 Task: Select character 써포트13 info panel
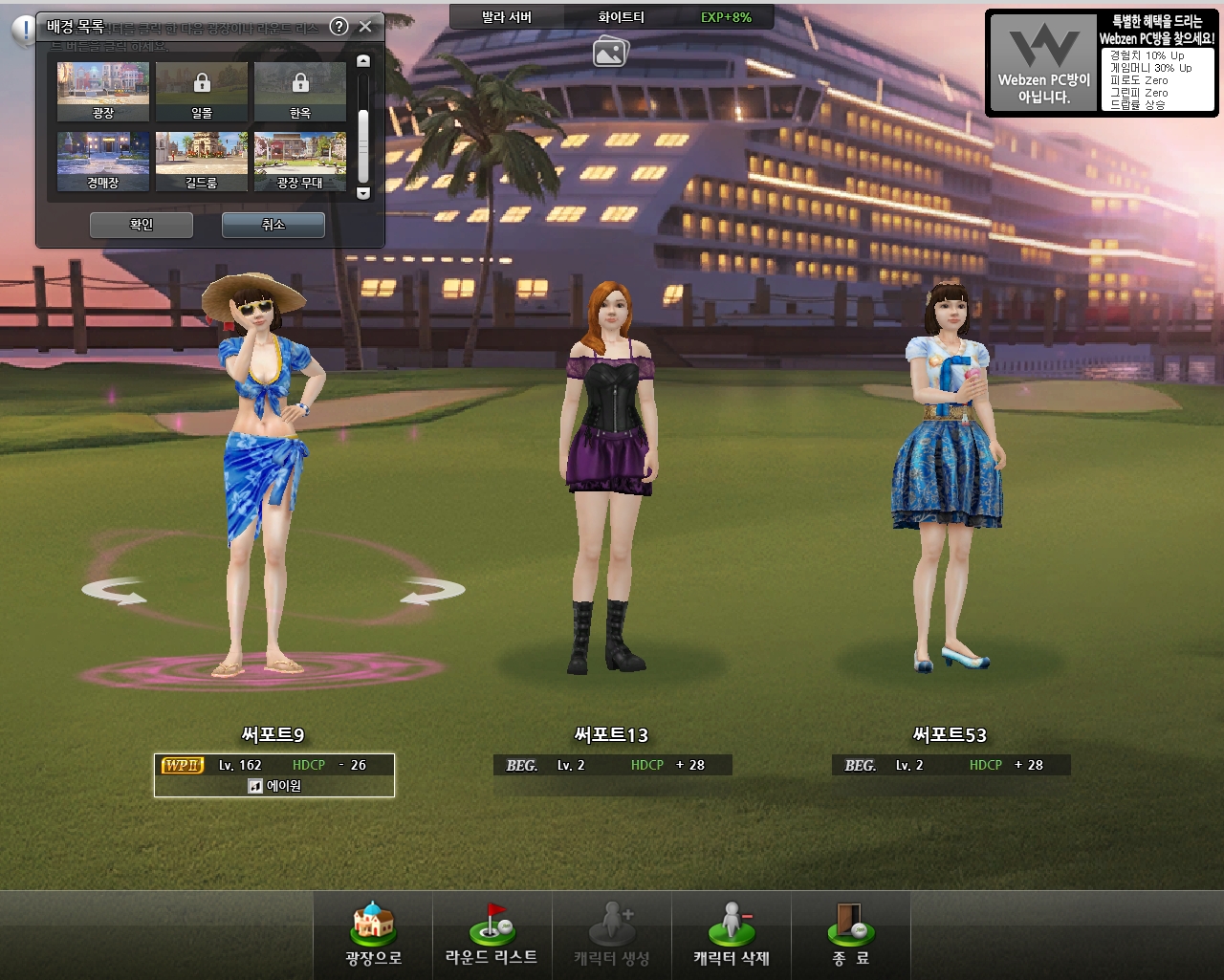pos(612,765)
